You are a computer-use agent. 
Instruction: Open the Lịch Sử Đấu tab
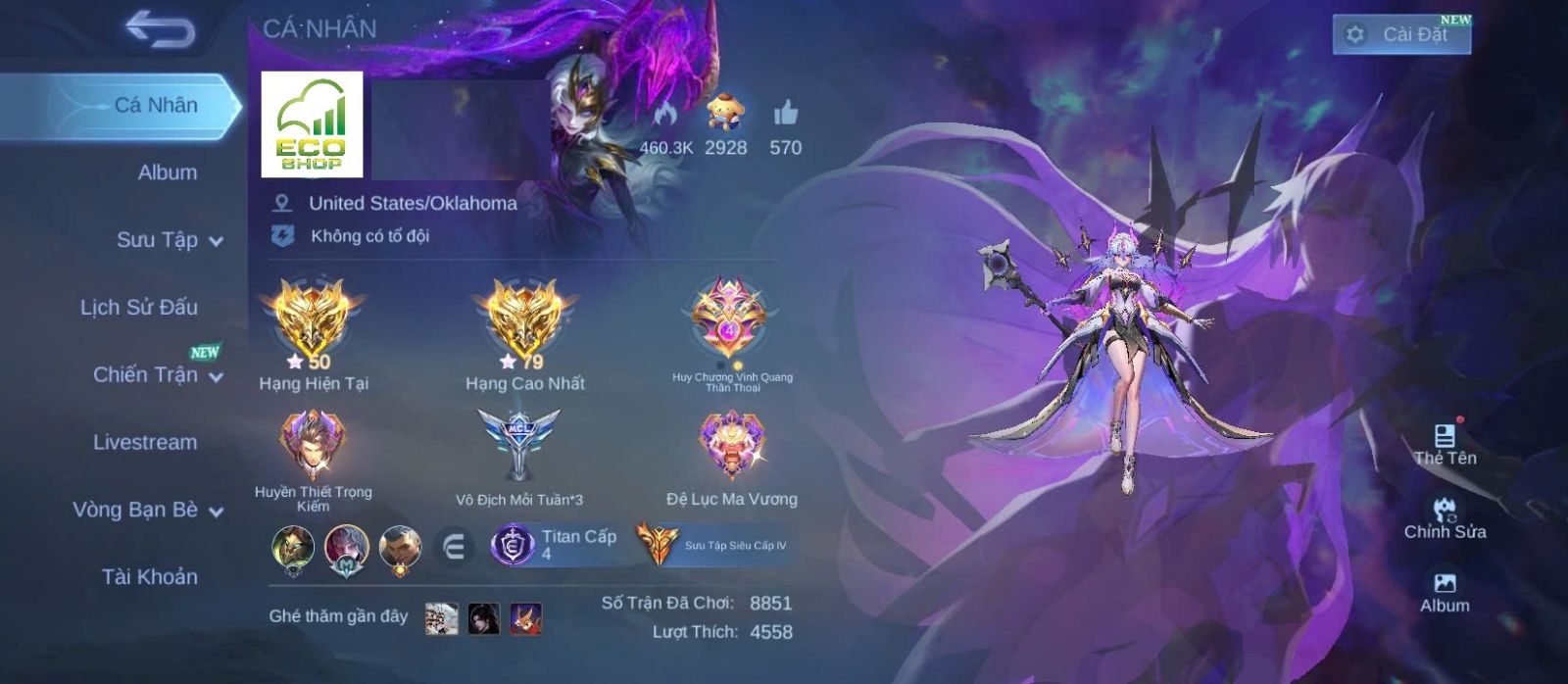pyautogui.click(x=139, y=308)
